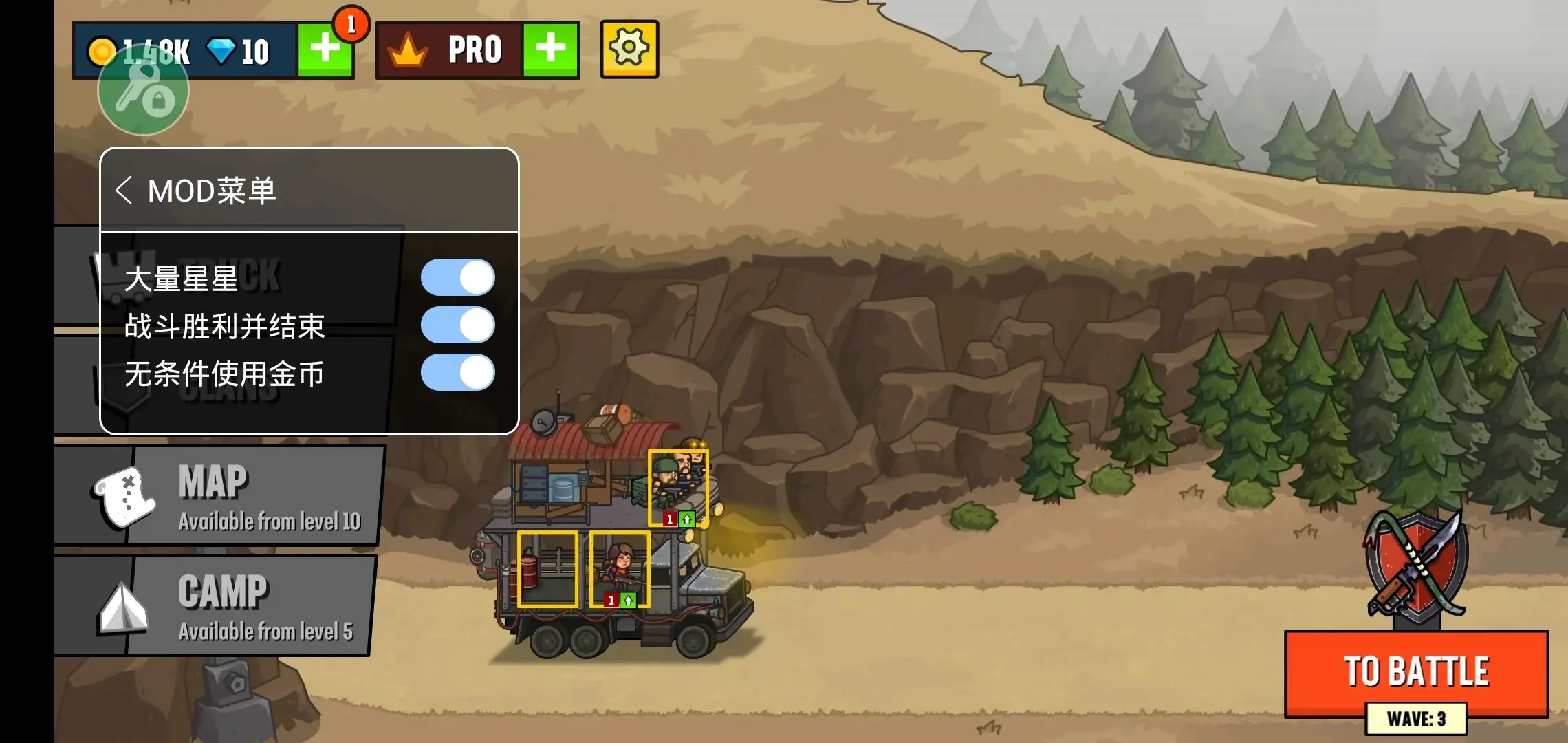Select the slot with the red barrel
The image size is (1568, 743).
click(x=547, y=568)
